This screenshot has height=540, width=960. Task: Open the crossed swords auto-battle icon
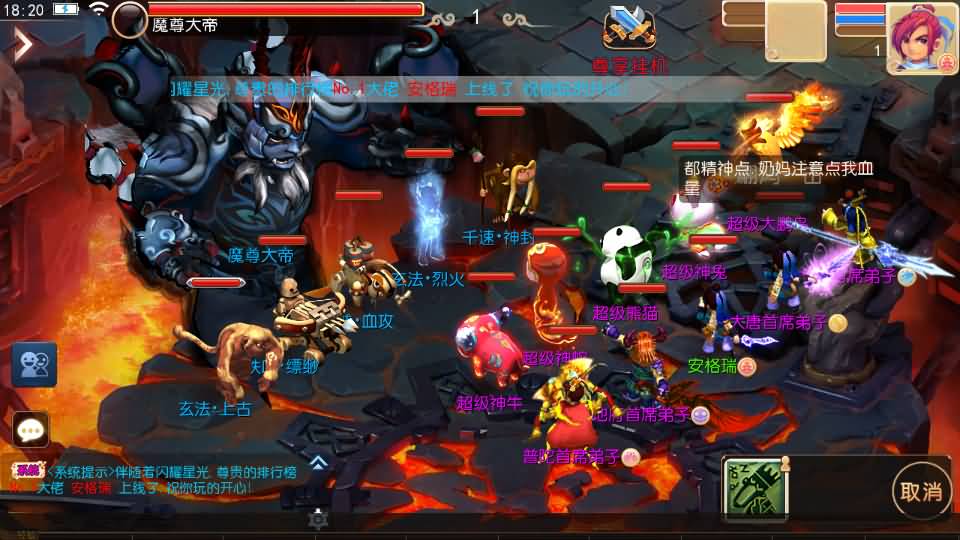(x=628, y=29)
